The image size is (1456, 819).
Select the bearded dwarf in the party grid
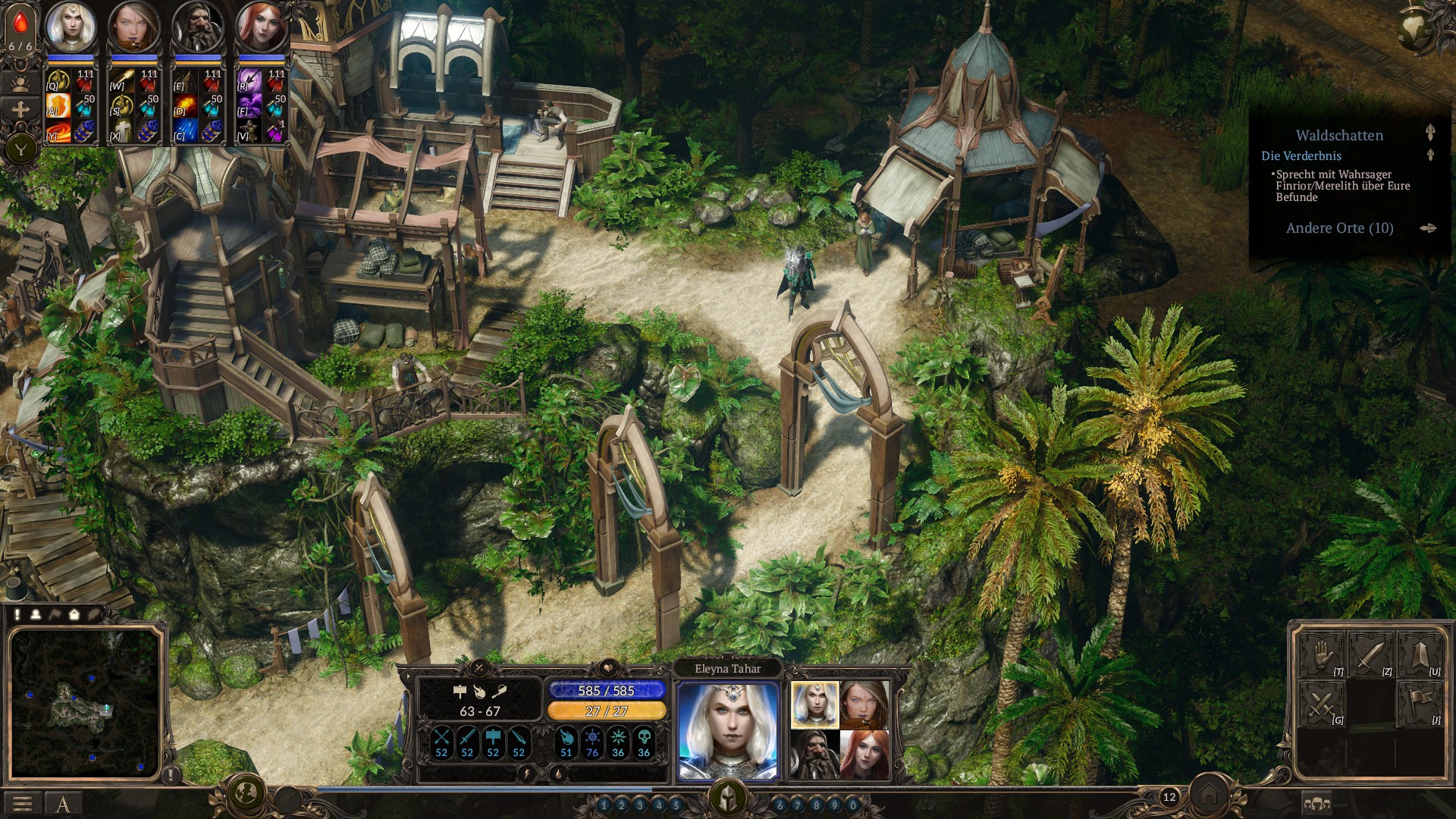coord(815,753)
